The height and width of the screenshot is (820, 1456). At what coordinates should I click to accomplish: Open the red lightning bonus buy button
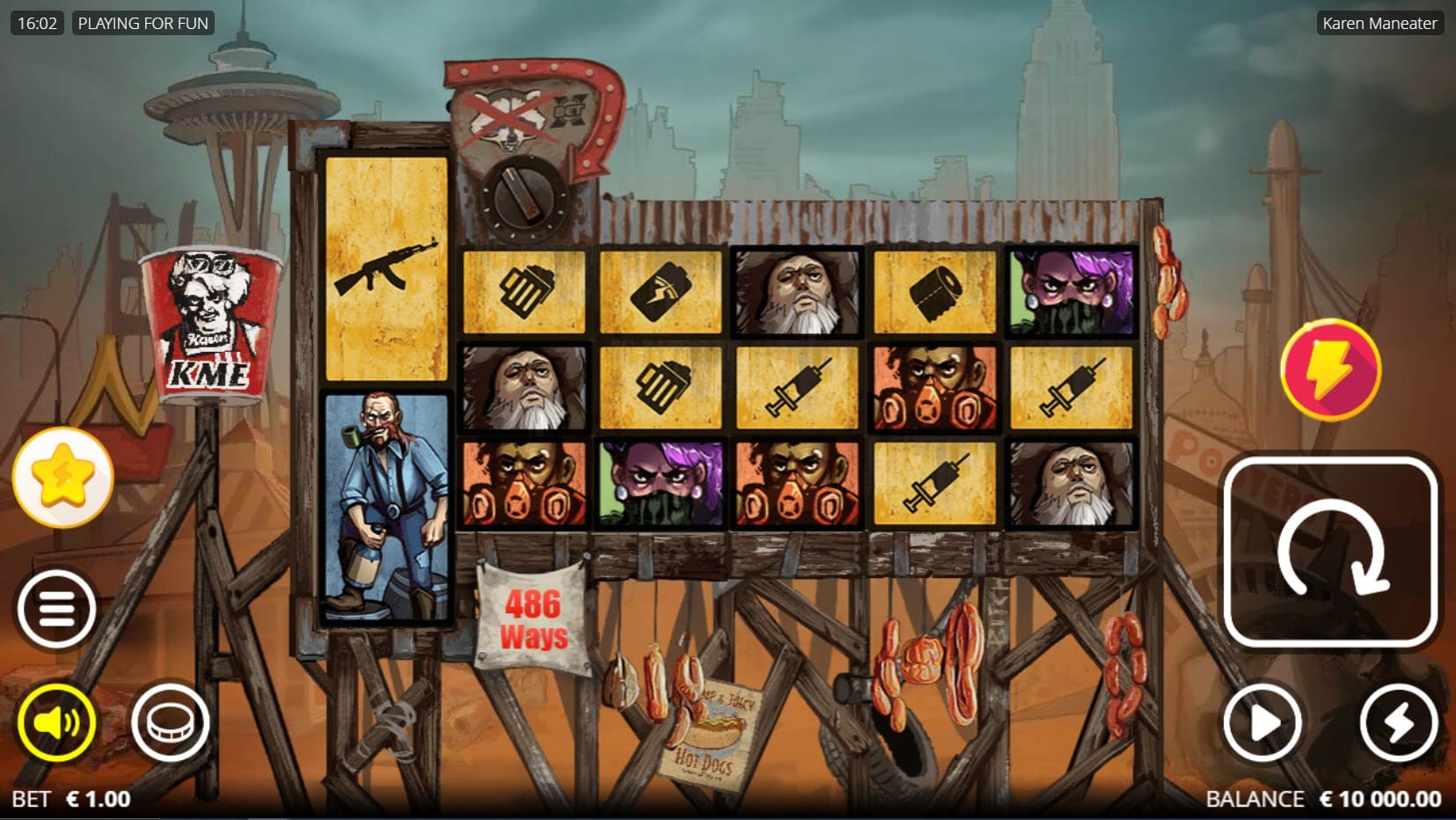(1330, 370)
